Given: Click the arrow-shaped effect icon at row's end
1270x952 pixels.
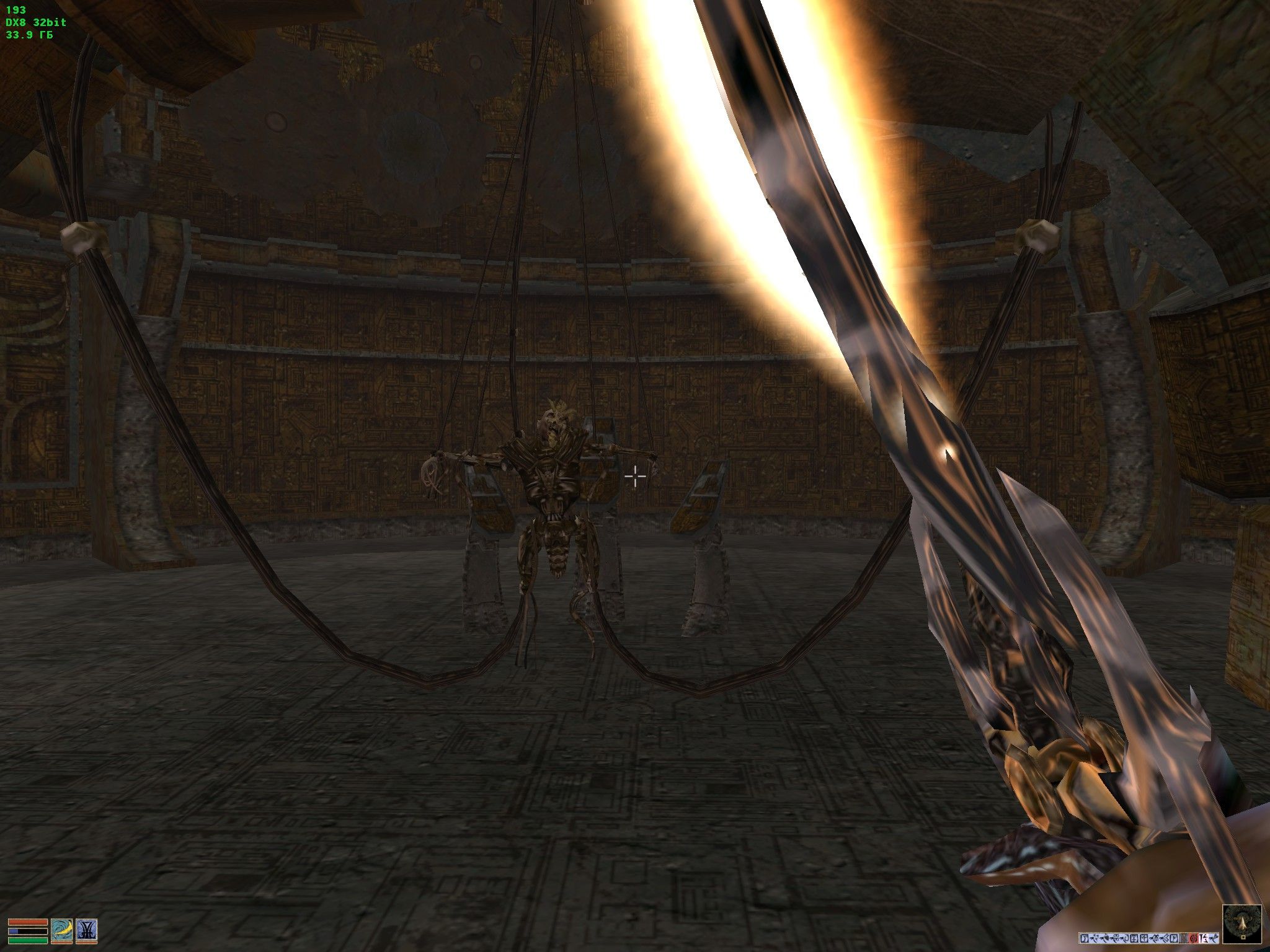Looking at the screenshot, I should point(1213,938).
